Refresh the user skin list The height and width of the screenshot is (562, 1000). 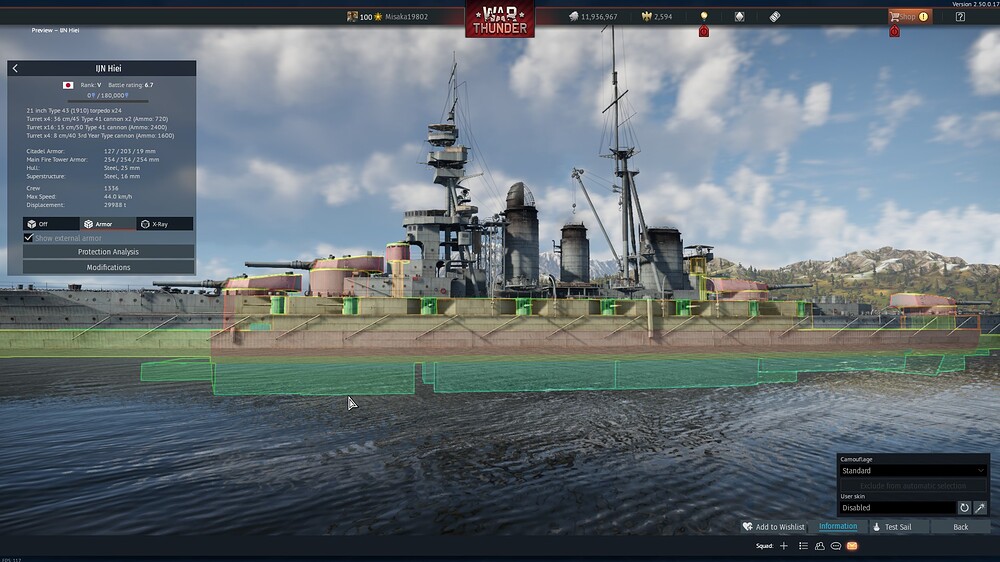tap(964, 508)
